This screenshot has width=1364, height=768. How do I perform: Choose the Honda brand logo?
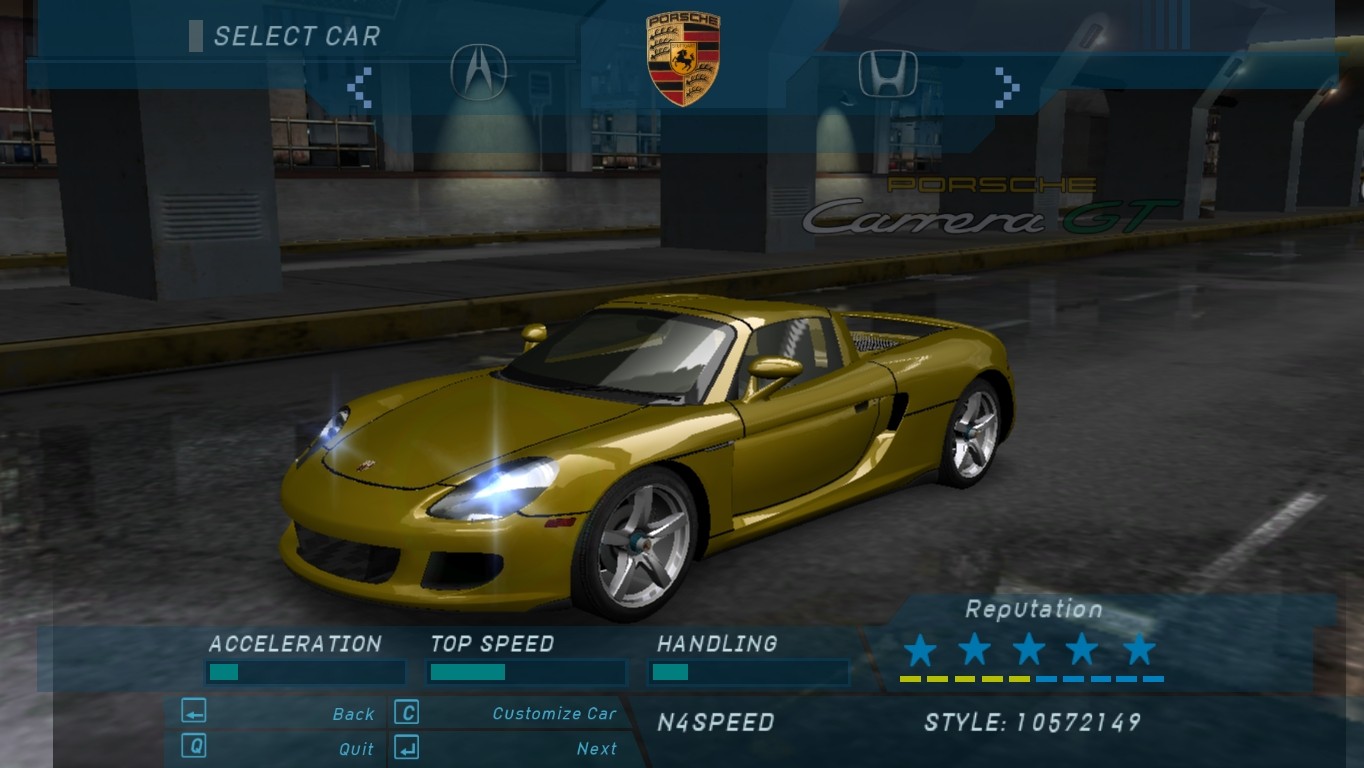887,73
